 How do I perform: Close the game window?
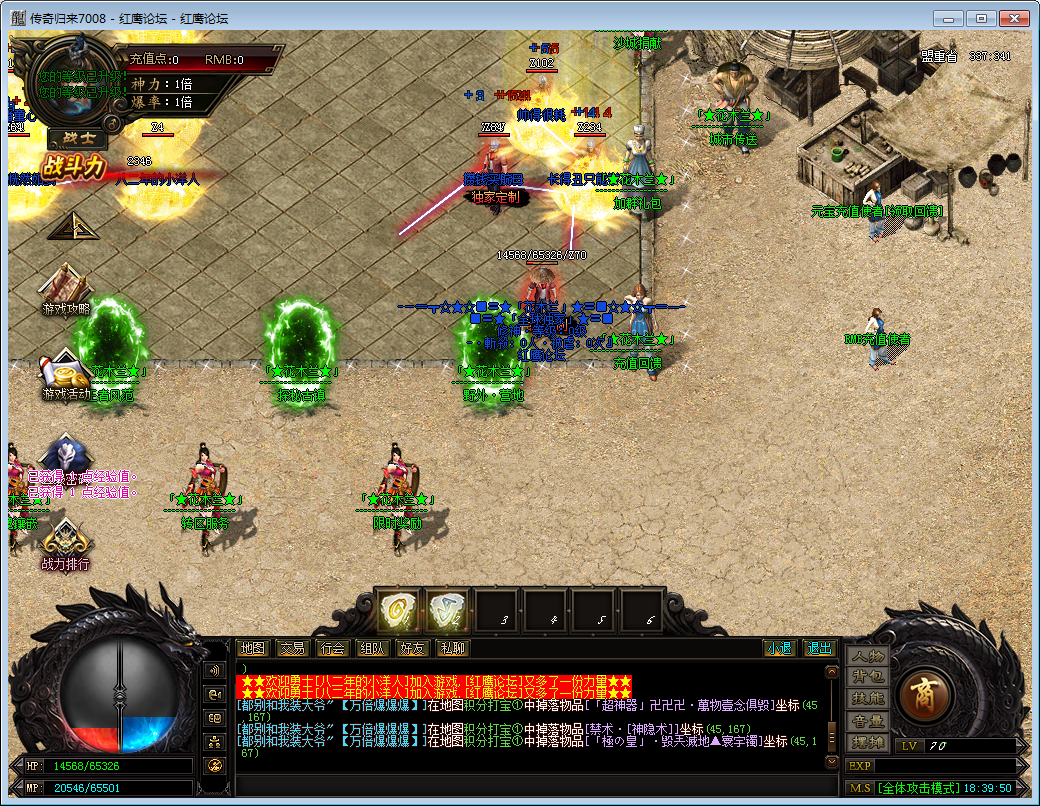[x=1013, y=18]
